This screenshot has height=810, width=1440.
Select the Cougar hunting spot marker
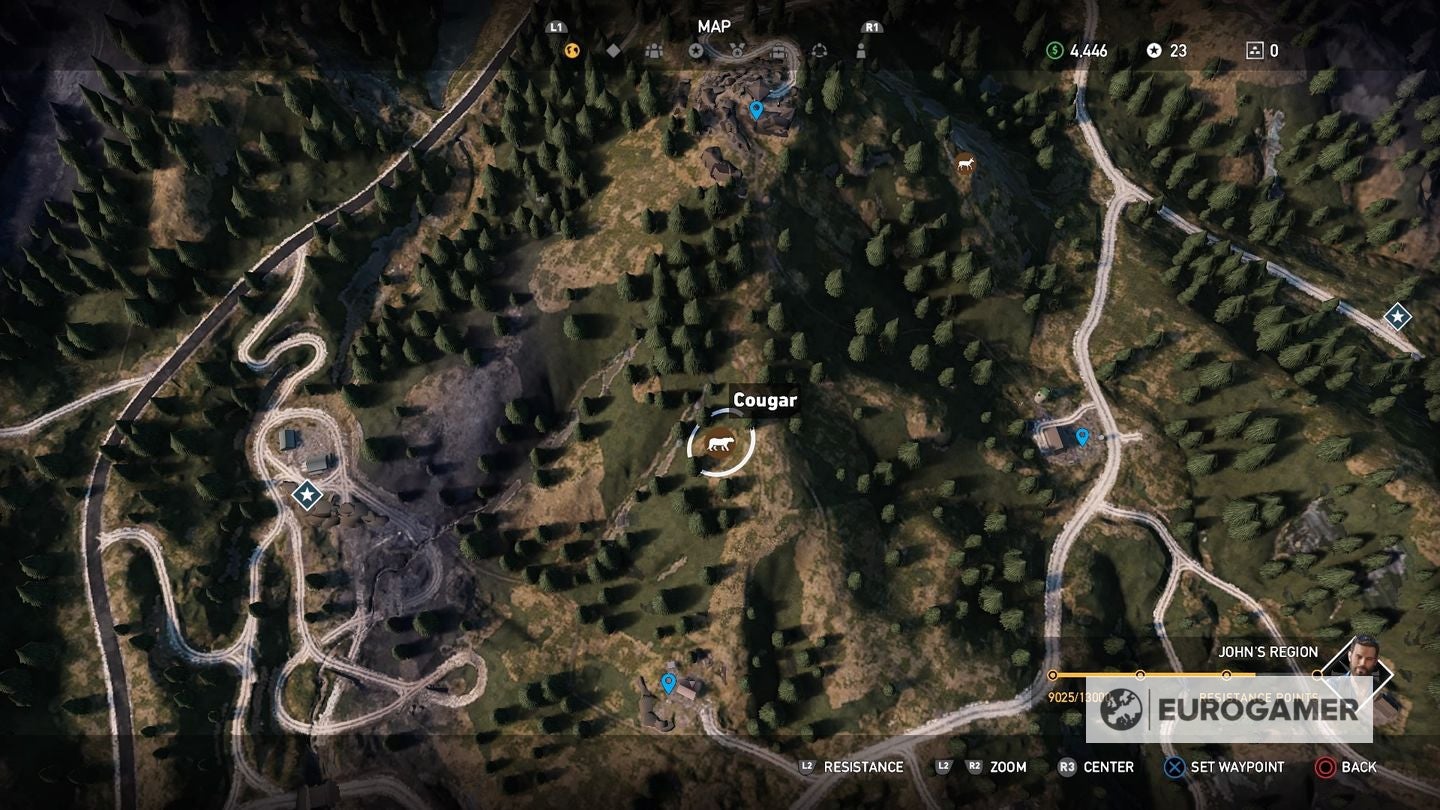click(718, 443)
